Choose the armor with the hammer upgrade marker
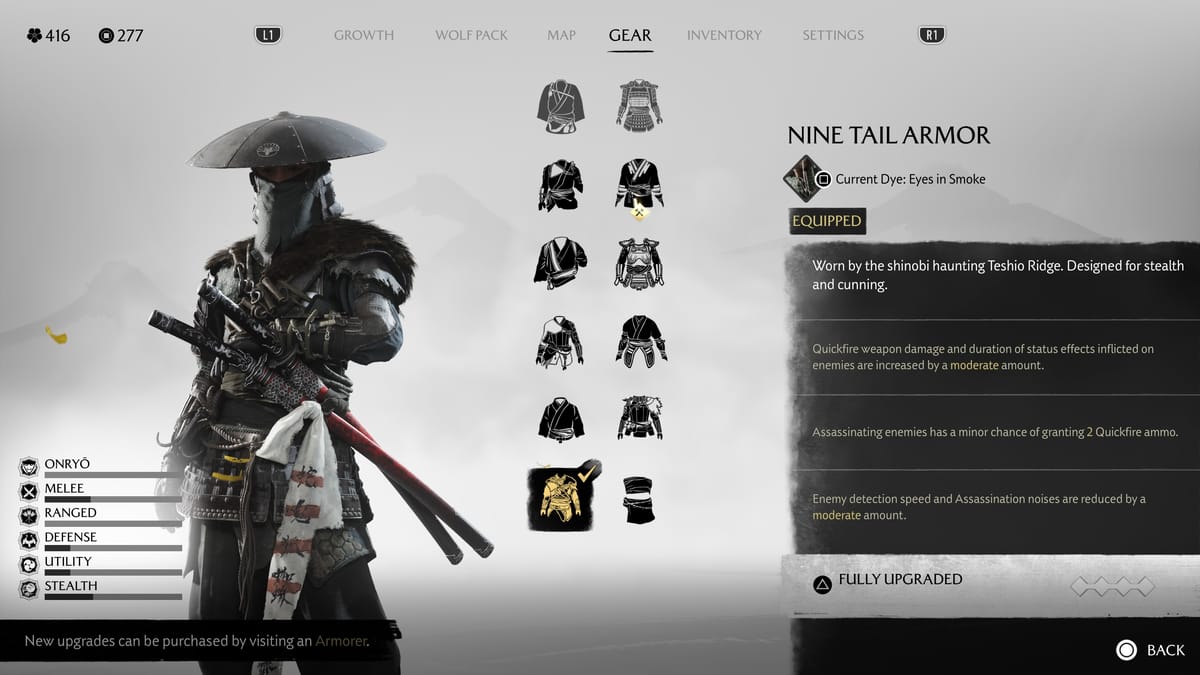The width and height of the screenshot is (1200, 675). pyautogui.click(x=639, y=185)
